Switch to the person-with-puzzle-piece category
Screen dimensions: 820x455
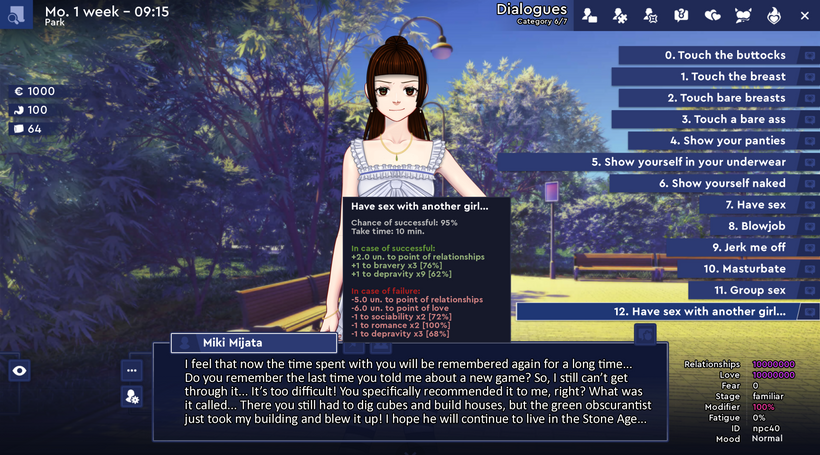point(620,15)
